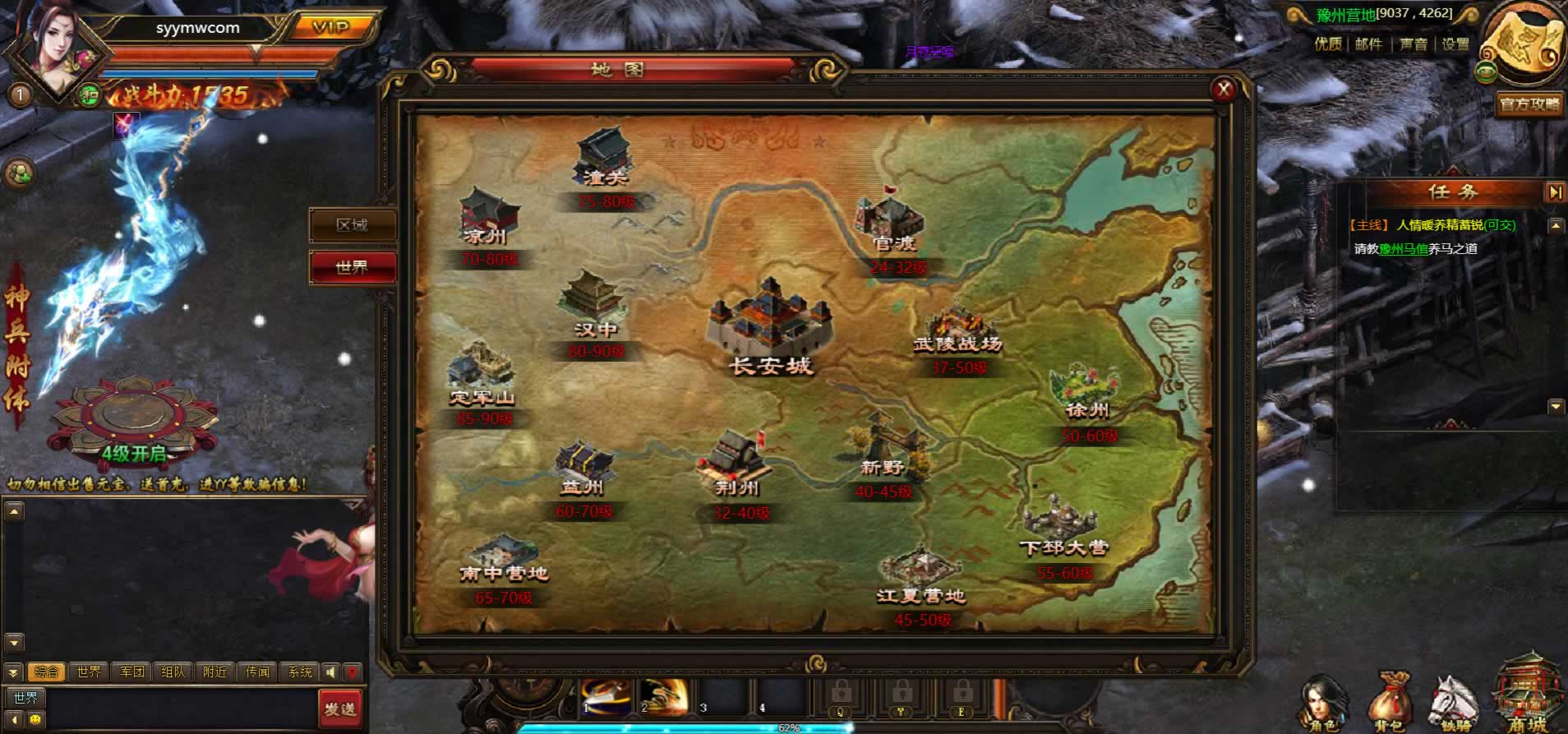The width and height of the screenshot is (1568, 734).
Task: Select 江夏营地 on the map
Action: [920, 575]
